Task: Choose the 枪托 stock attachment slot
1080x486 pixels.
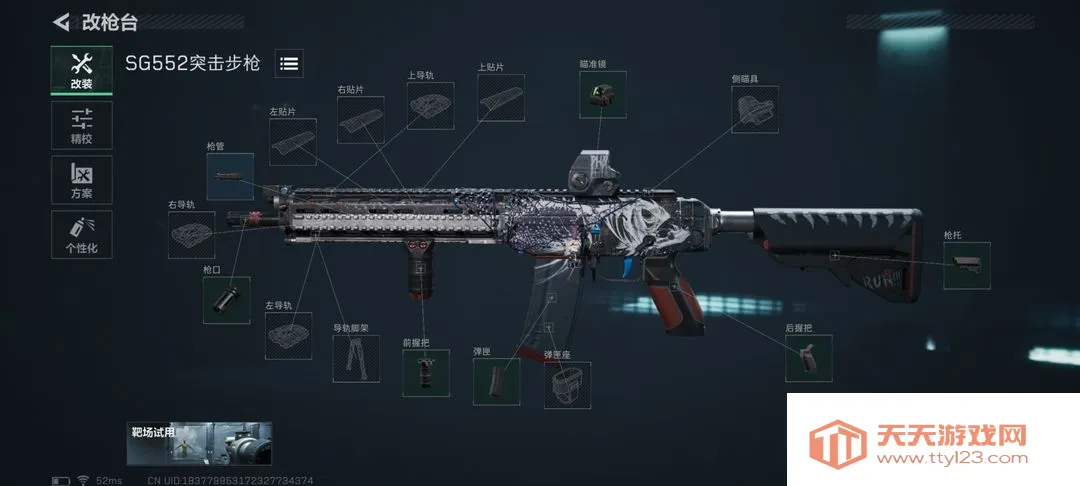Action: [x=966, y=265]
